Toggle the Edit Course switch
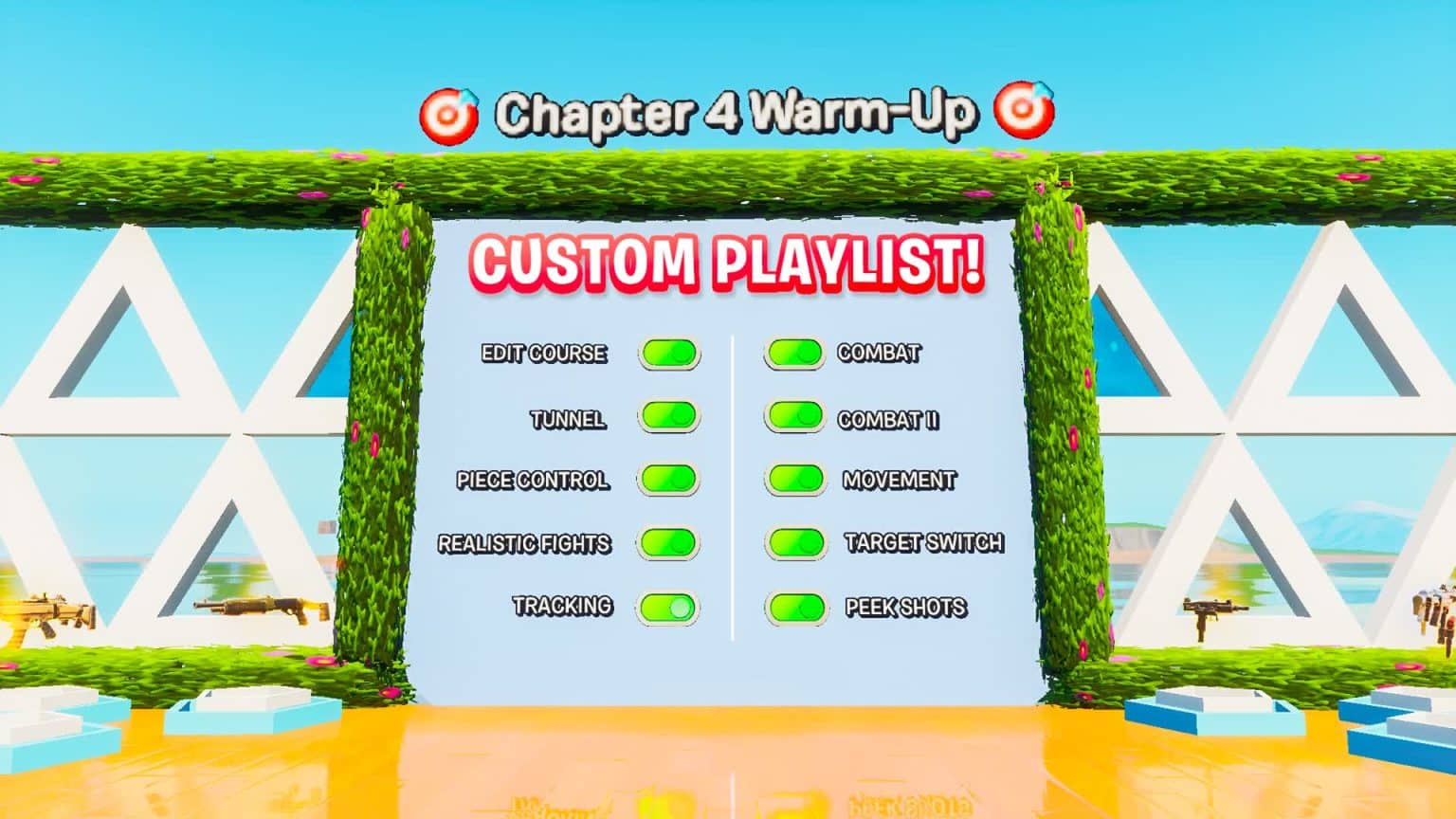 pyautogui.click(x=667, y=354)
